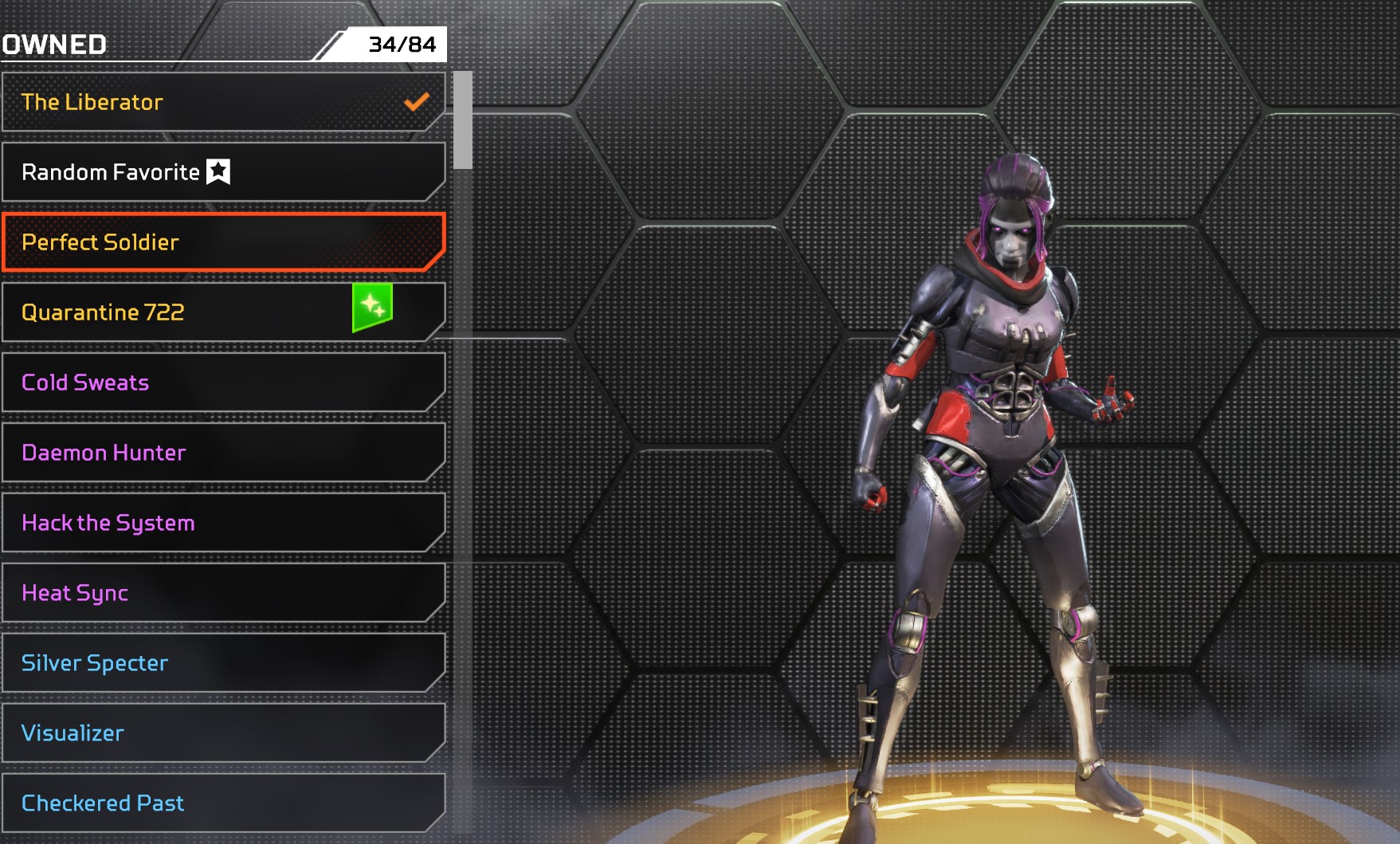Choose the Daemon Hunter skin
Screen dimensions: 1400x844
click(223, 453)
